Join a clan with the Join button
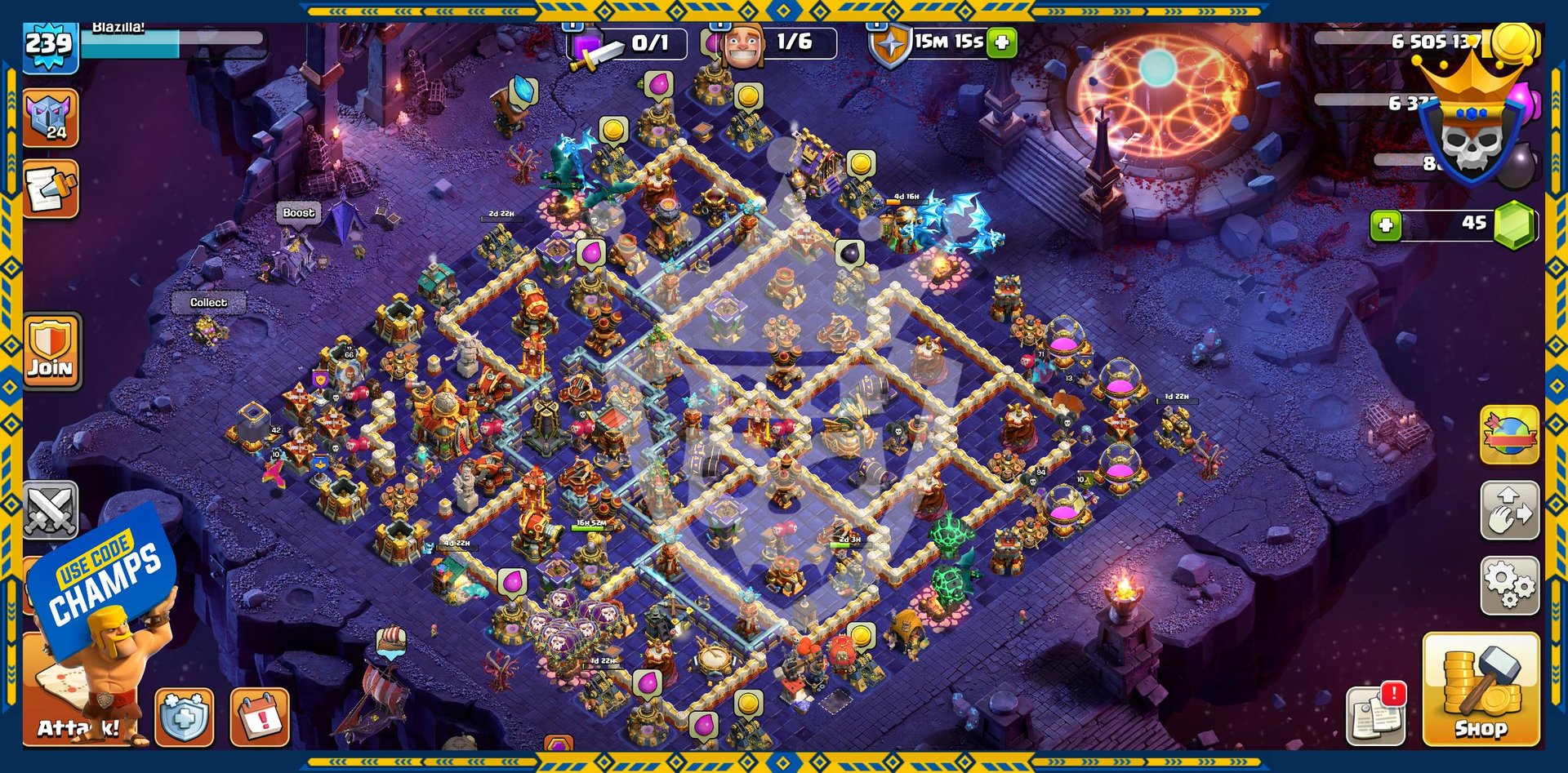Screen dimensions: 1568x773 pos(51,350)
